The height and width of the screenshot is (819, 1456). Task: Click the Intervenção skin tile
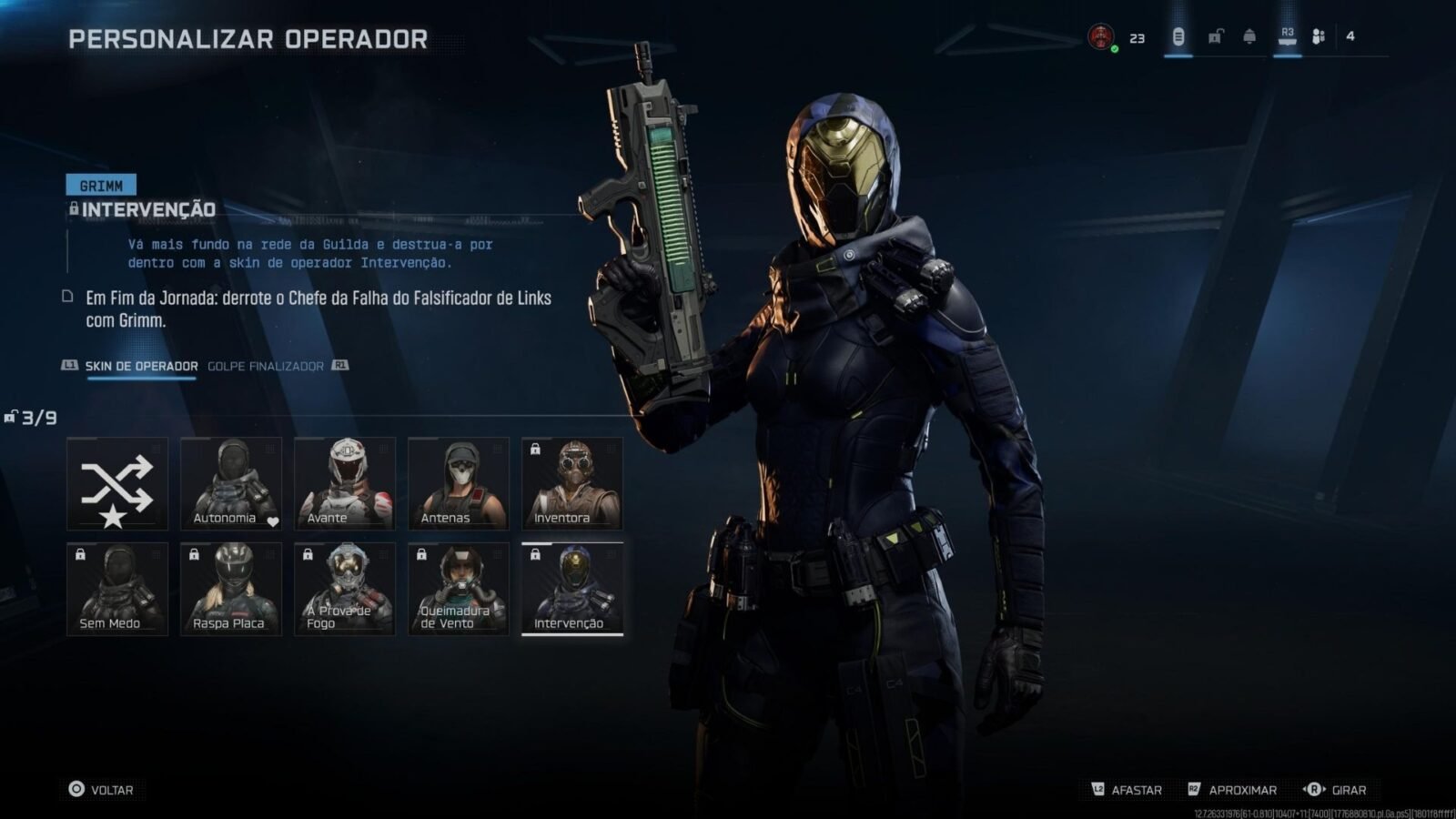tap(572, 589)
